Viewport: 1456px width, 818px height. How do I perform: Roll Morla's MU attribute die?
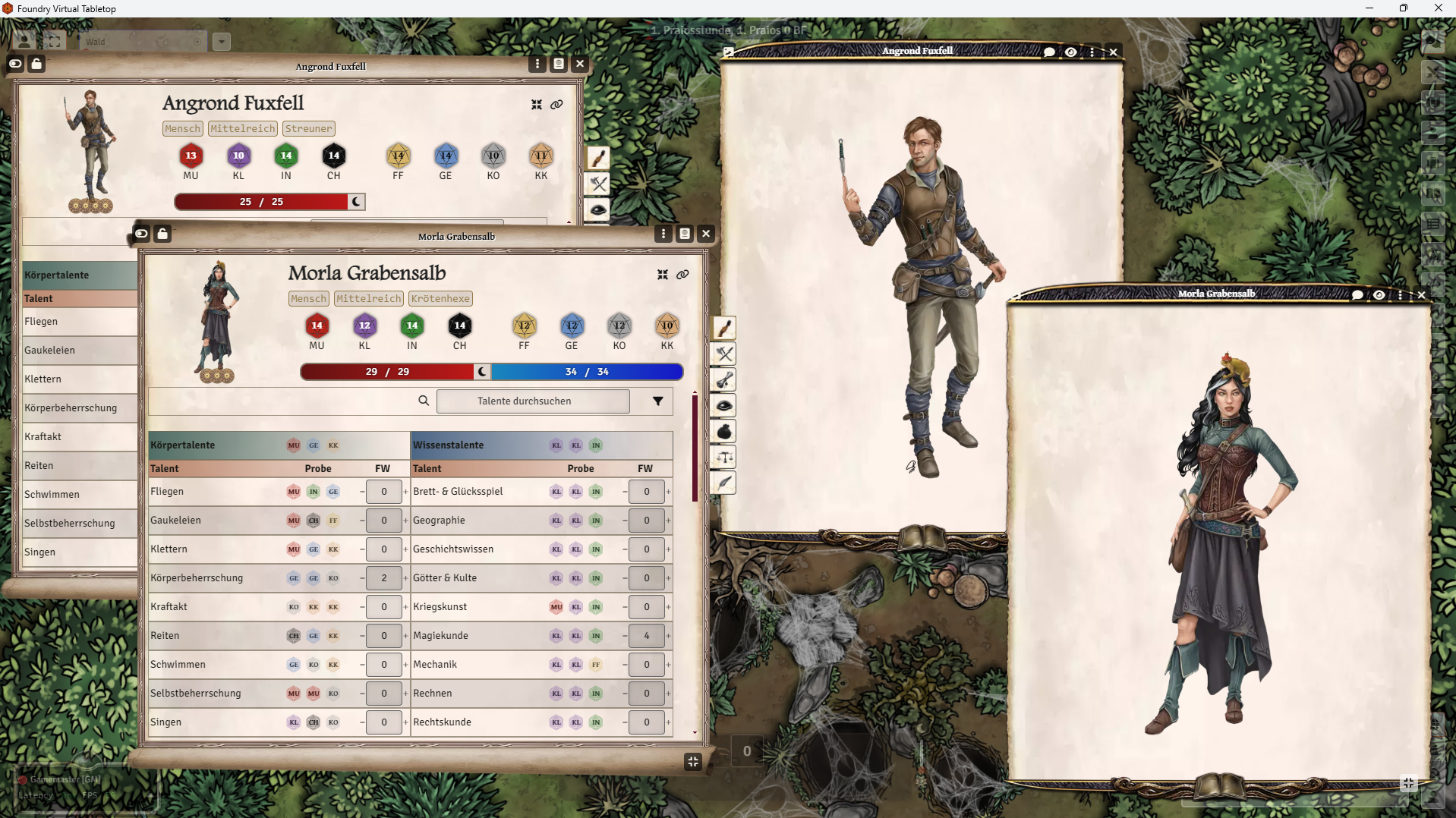317,326
